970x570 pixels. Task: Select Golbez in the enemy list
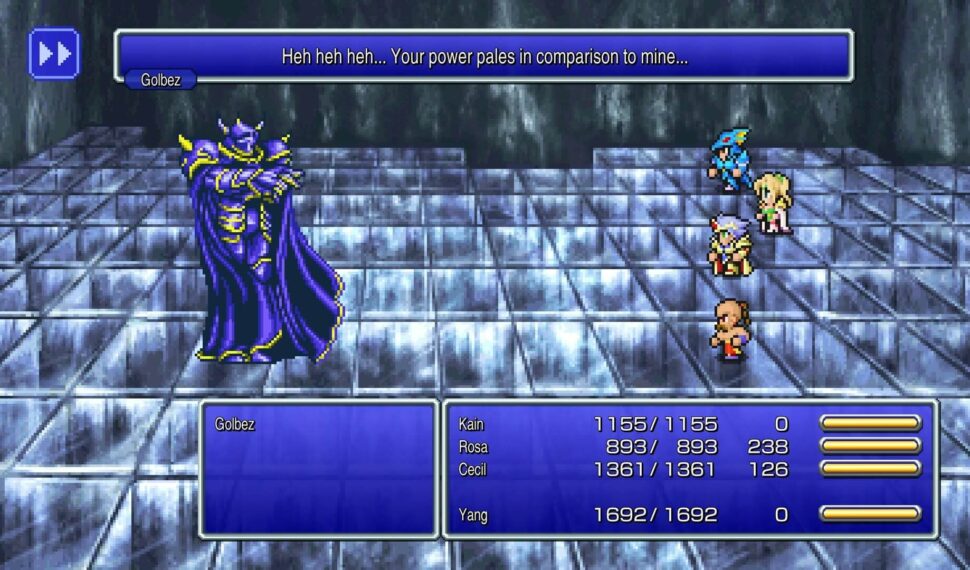coord(235,424)
